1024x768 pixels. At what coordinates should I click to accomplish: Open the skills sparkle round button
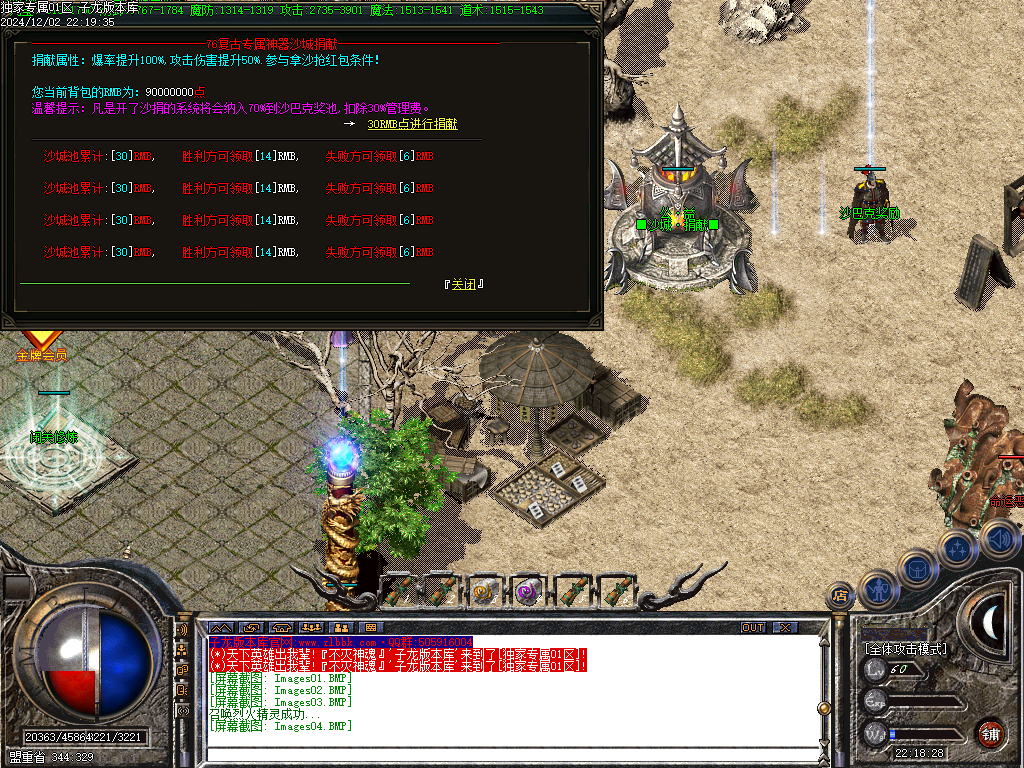[957, 549]
